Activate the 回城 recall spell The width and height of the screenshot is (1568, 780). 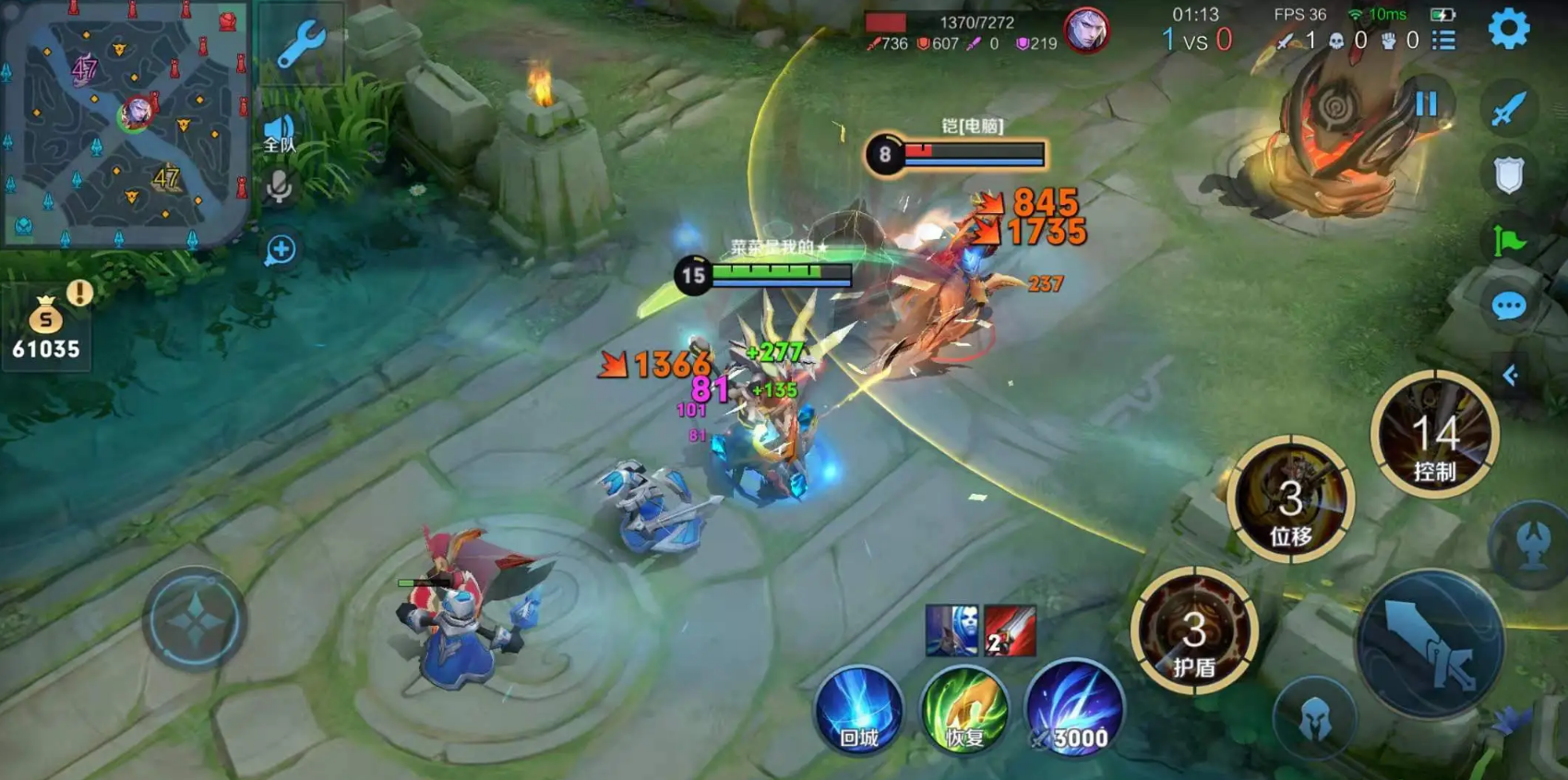click(858, 711)
